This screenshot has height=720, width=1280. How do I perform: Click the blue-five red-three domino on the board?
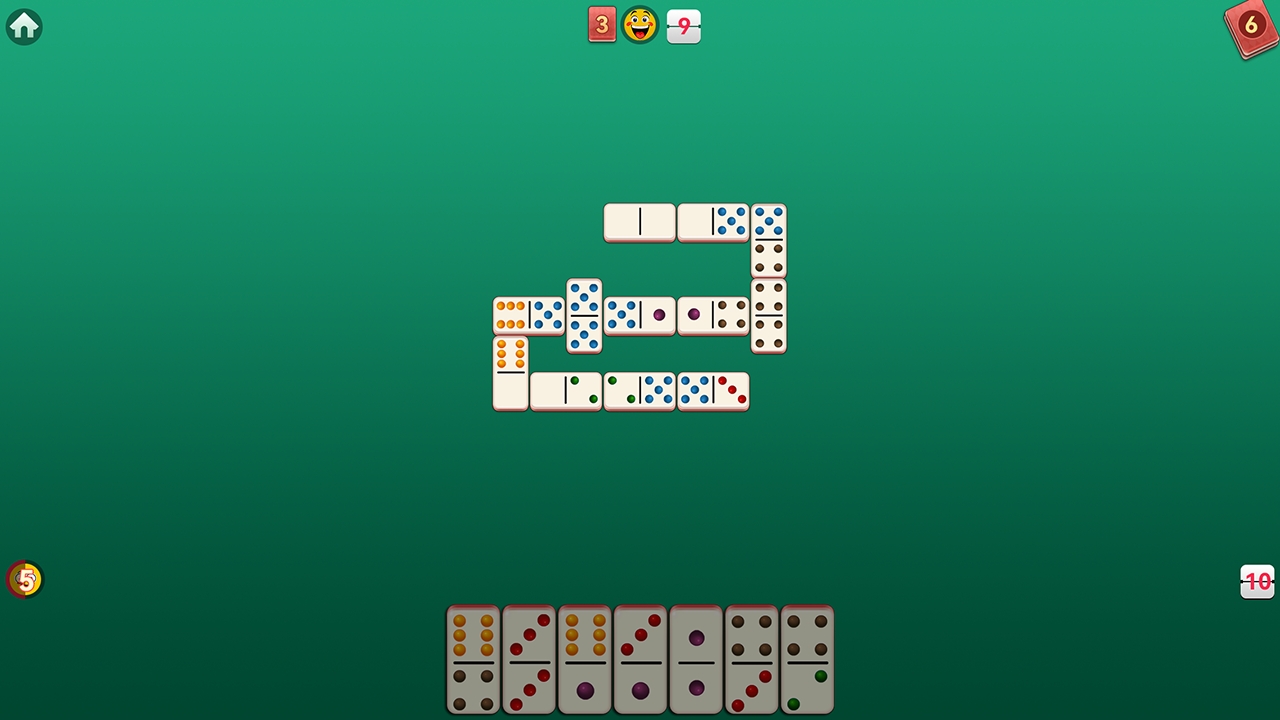click(x=713, y=391)
